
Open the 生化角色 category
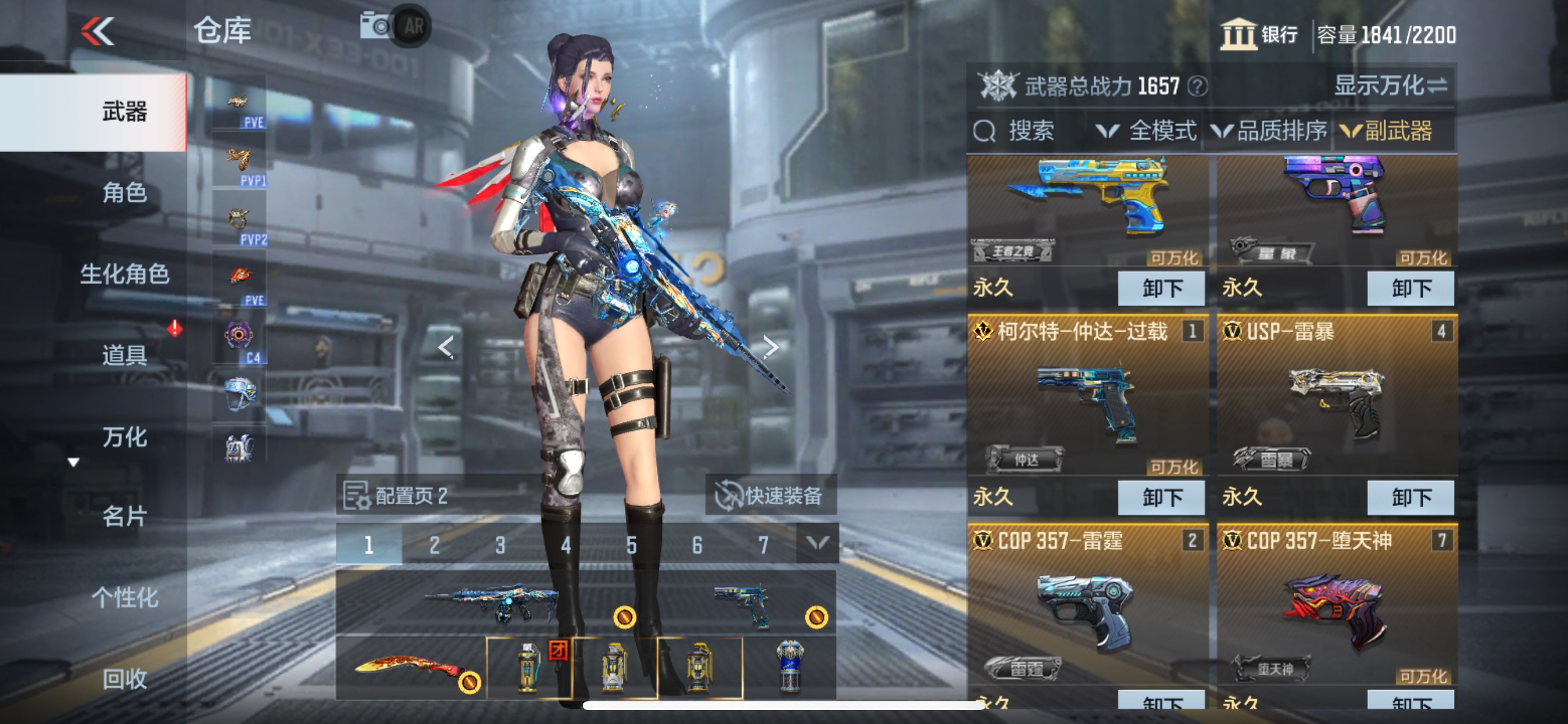pyautogui.click(x=124, y=274)
